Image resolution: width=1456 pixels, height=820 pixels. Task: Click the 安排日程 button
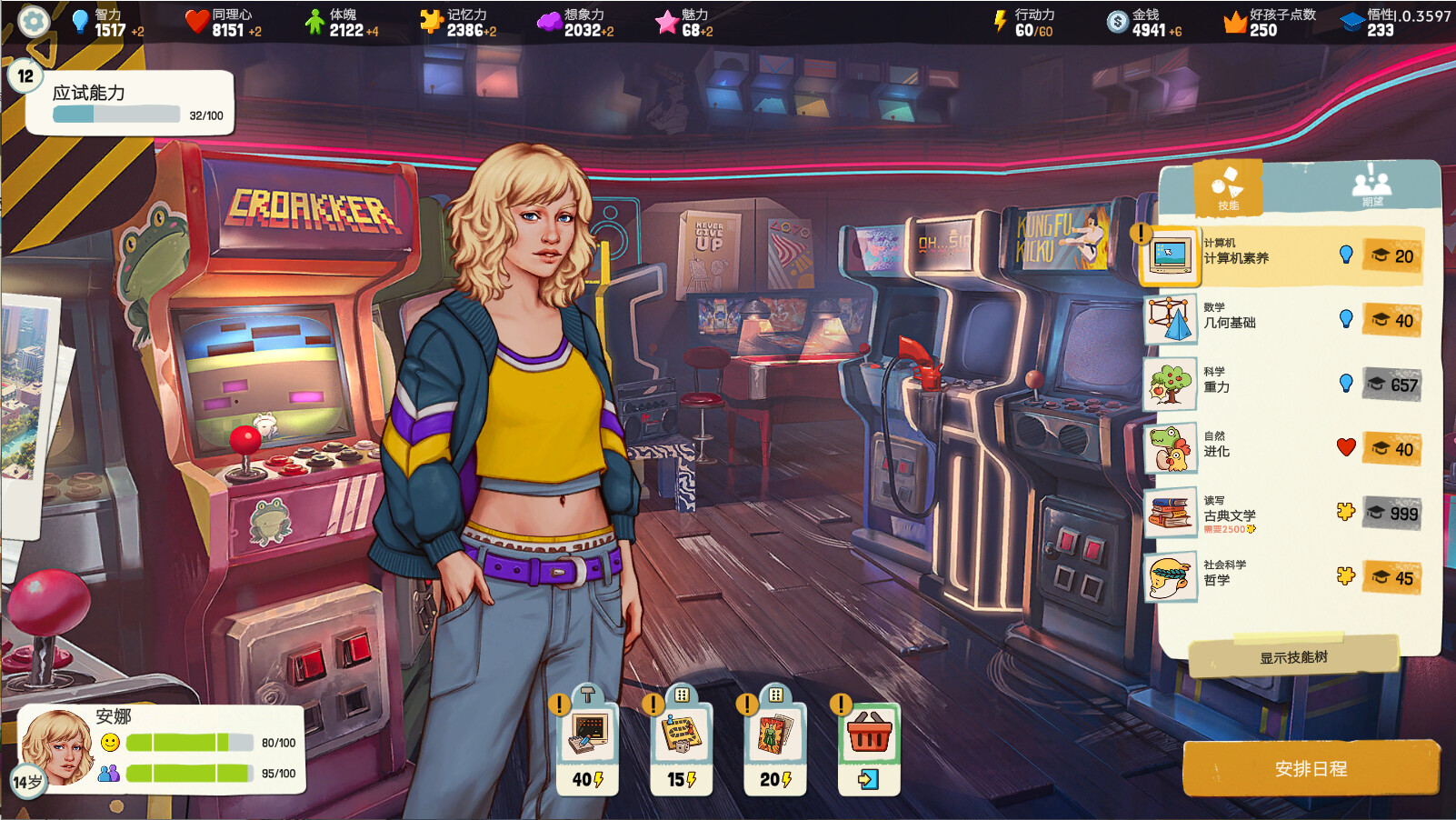pos(1311,768)
